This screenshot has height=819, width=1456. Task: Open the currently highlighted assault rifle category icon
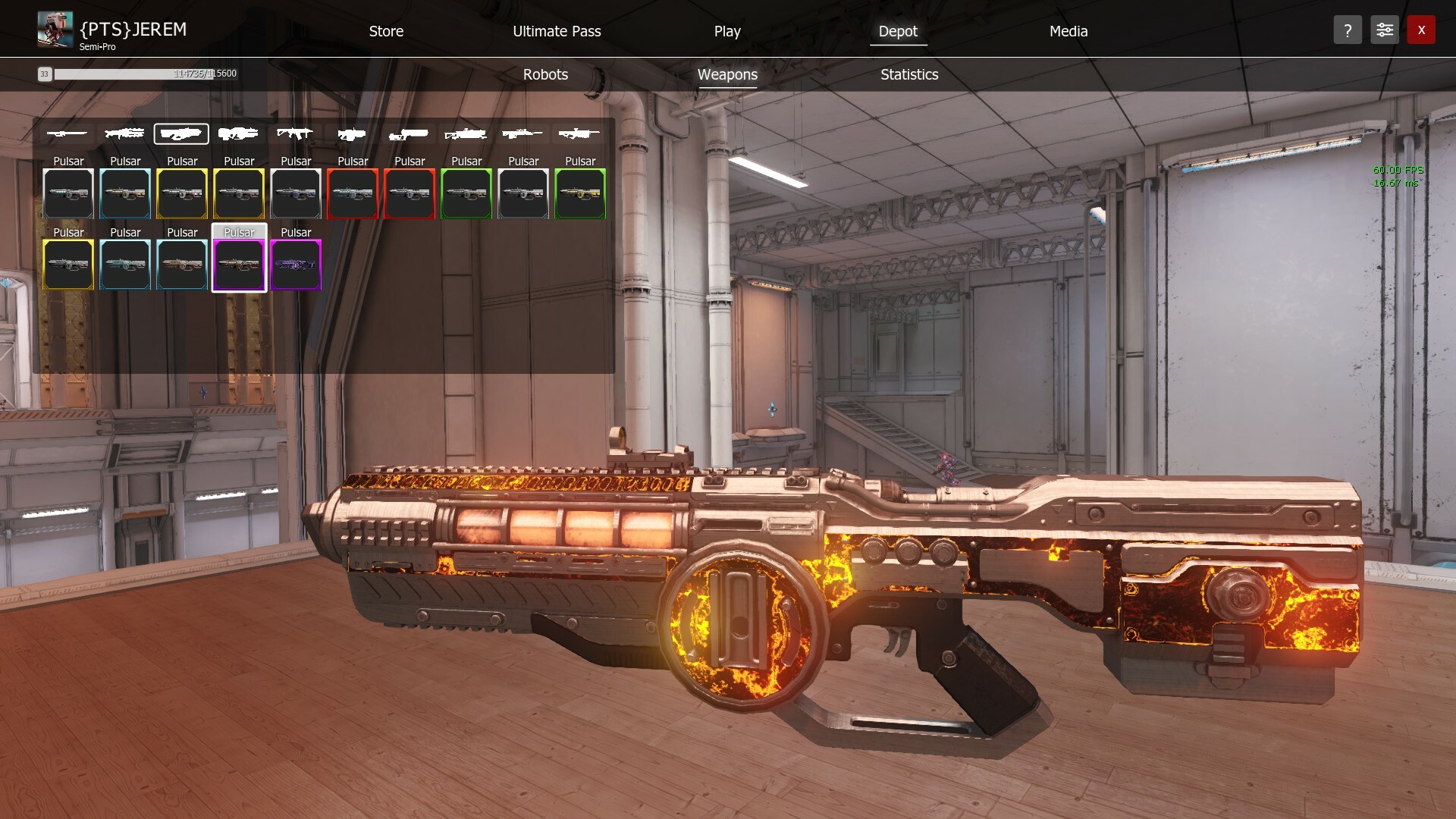point(182,133)
